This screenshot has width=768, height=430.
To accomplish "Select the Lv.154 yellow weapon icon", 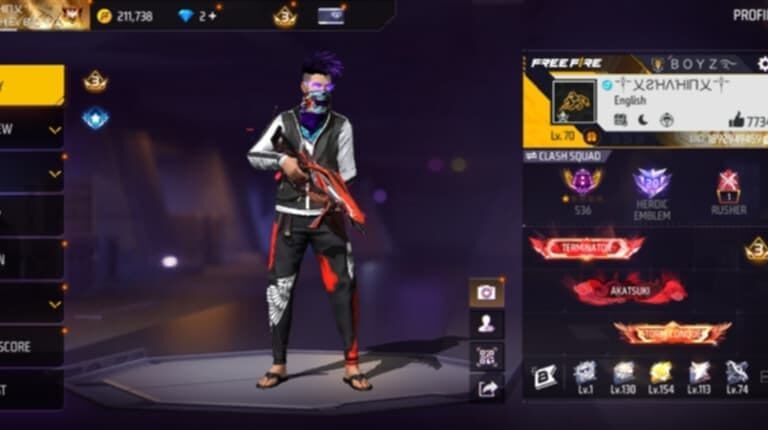I will click(661, 374).
